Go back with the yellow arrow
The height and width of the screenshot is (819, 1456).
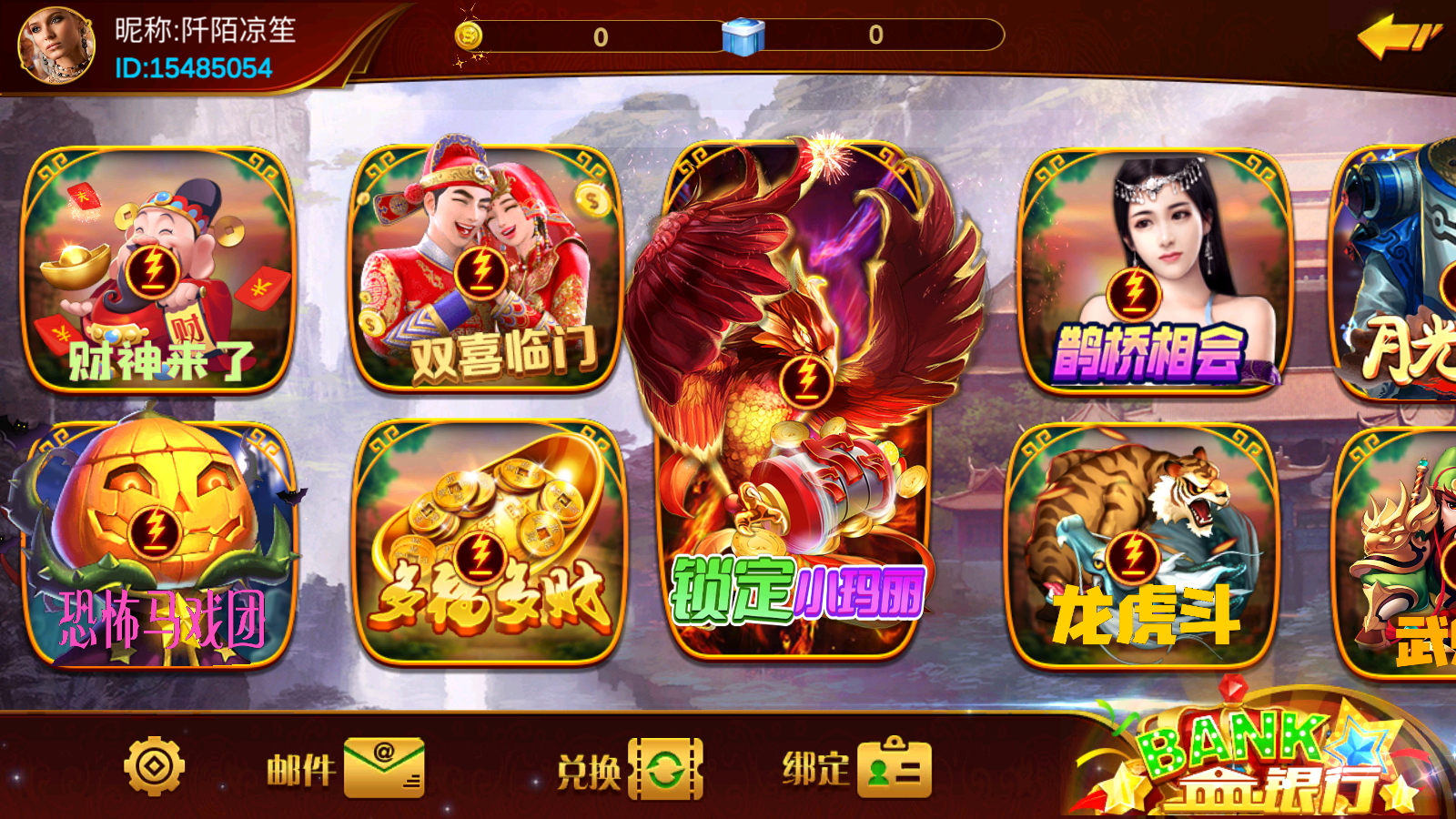(1397, 38)
